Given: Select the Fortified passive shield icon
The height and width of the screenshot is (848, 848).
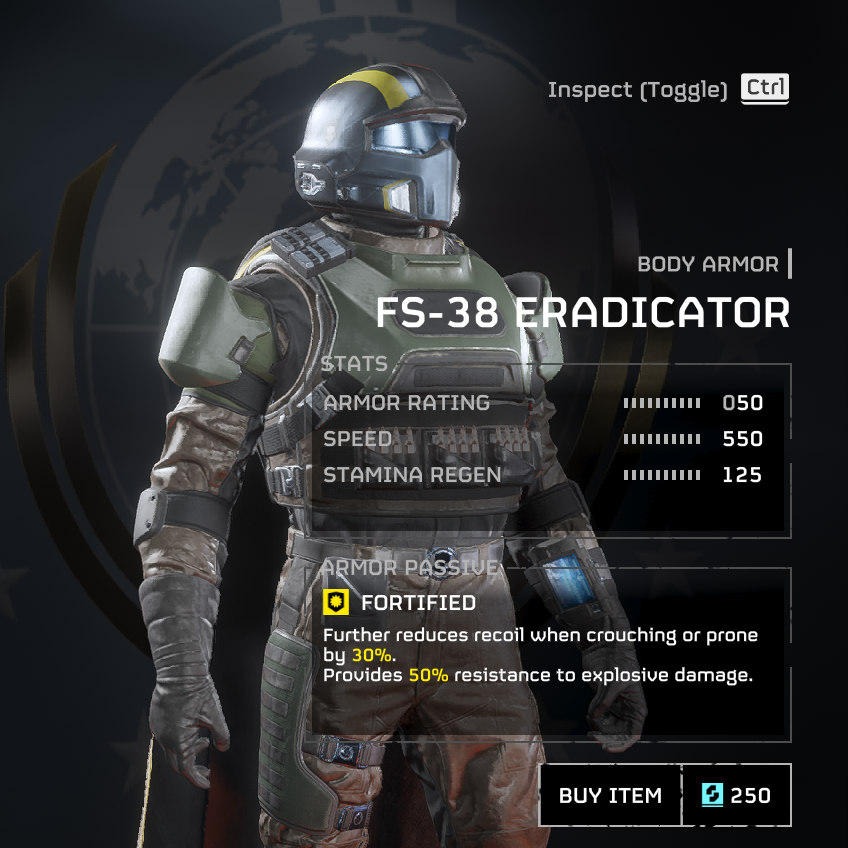Looking at the screenshot, I should (x=336, y=602).
